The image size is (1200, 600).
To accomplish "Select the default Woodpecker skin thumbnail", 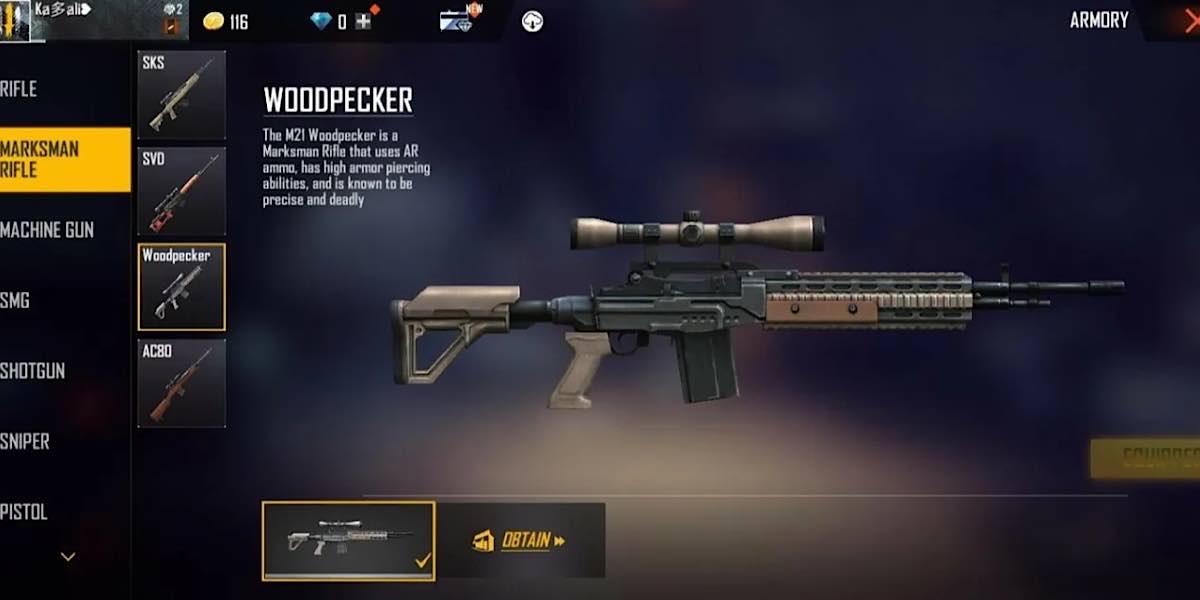I will tap(348, 541).
